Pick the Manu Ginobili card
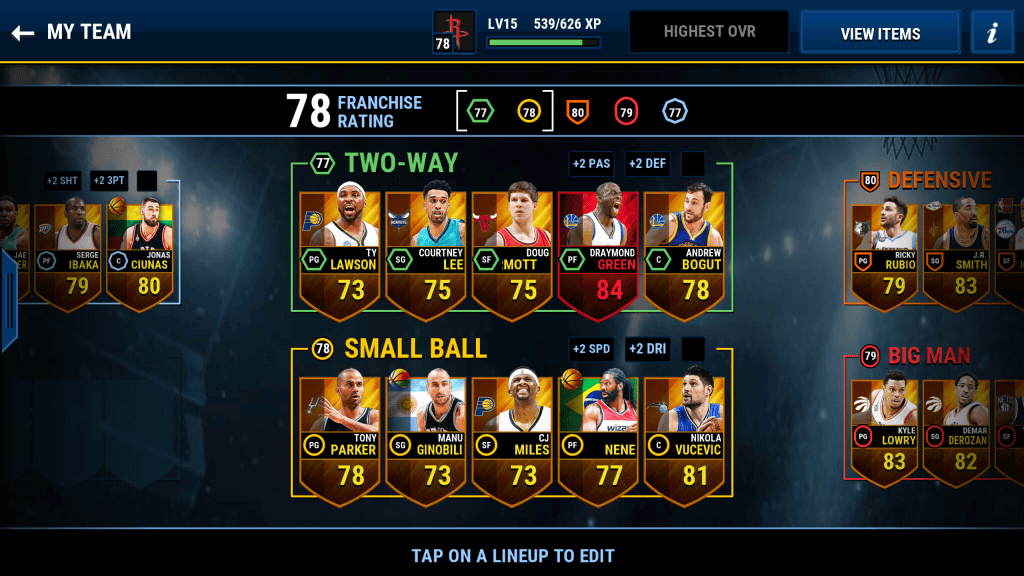The width and height of the screenshot is (1024, 576). [427, 435]
